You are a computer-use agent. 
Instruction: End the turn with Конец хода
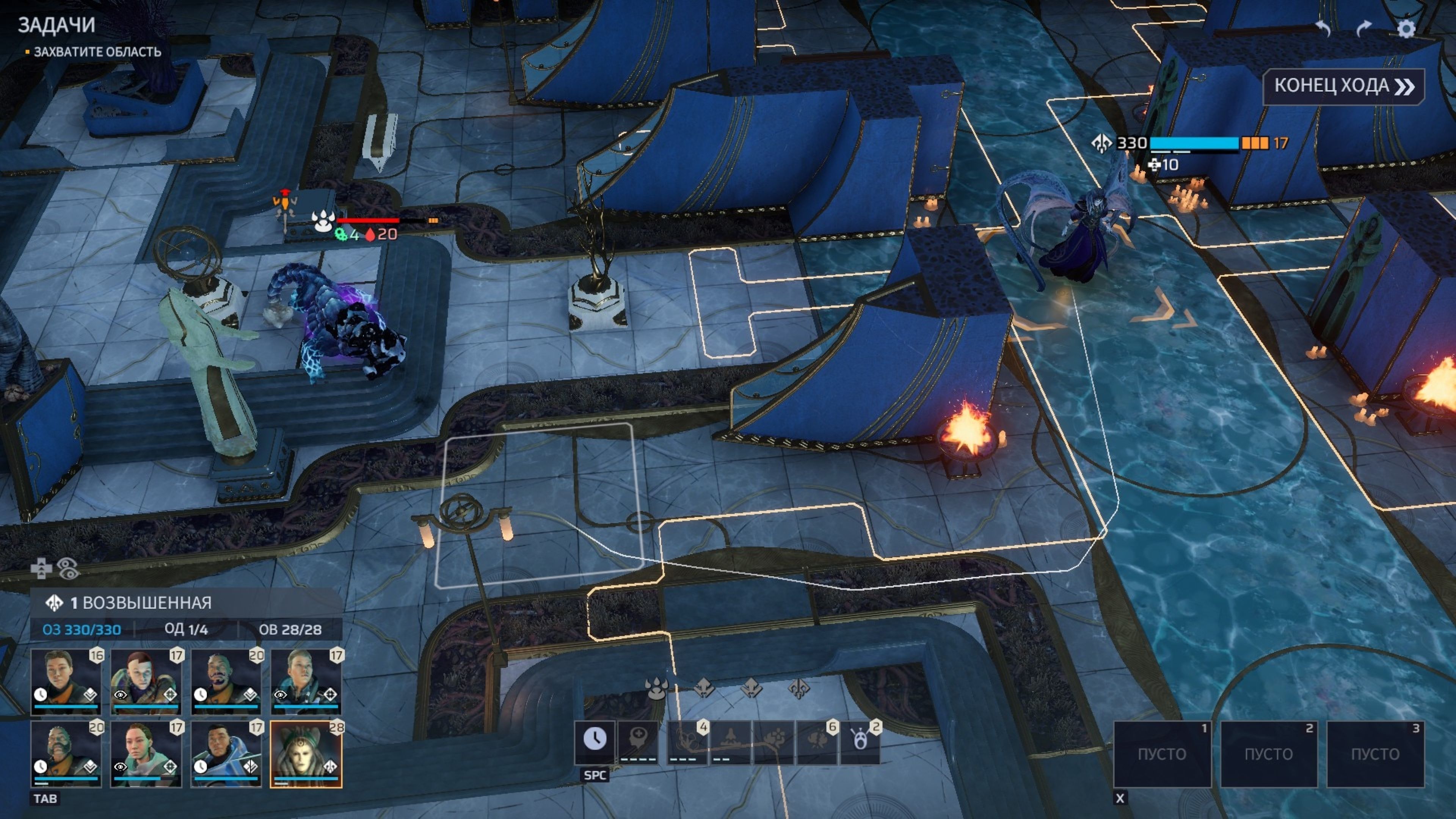coord(1343,86)
